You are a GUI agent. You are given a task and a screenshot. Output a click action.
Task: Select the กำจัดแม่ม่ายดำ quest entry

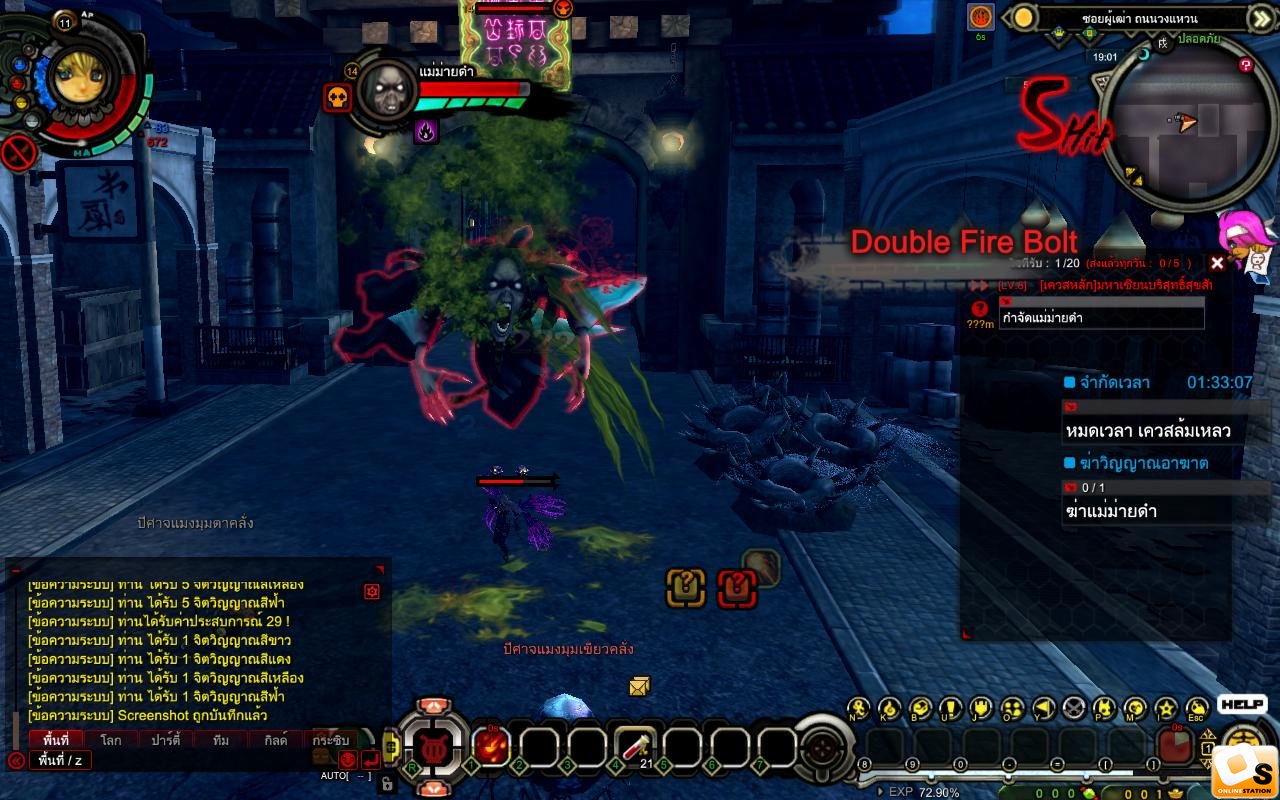[1101, 318]
